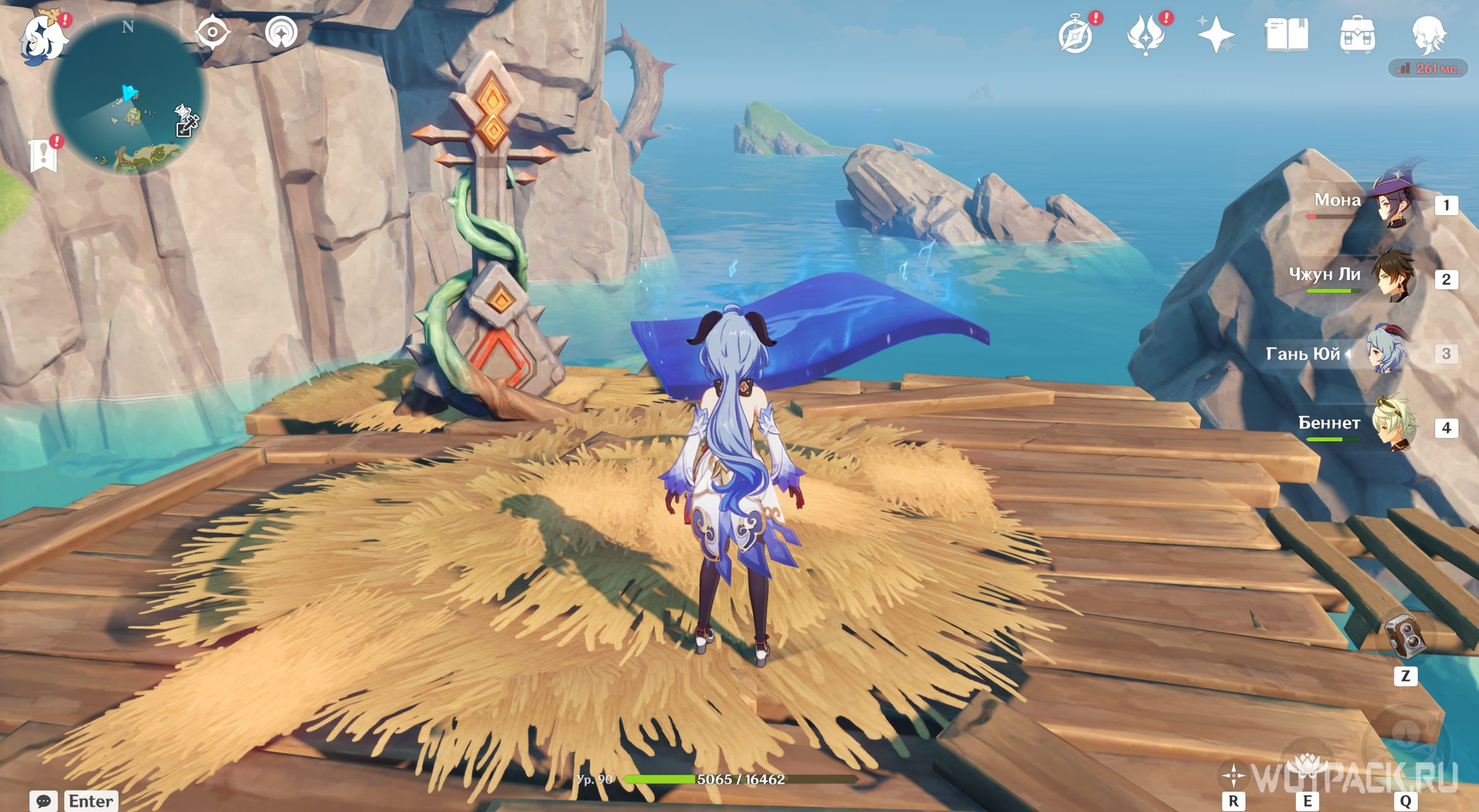The image size is (1479, 812).
Task: Open the quest navigation icon beside the minimap
Action: point(281,32)
